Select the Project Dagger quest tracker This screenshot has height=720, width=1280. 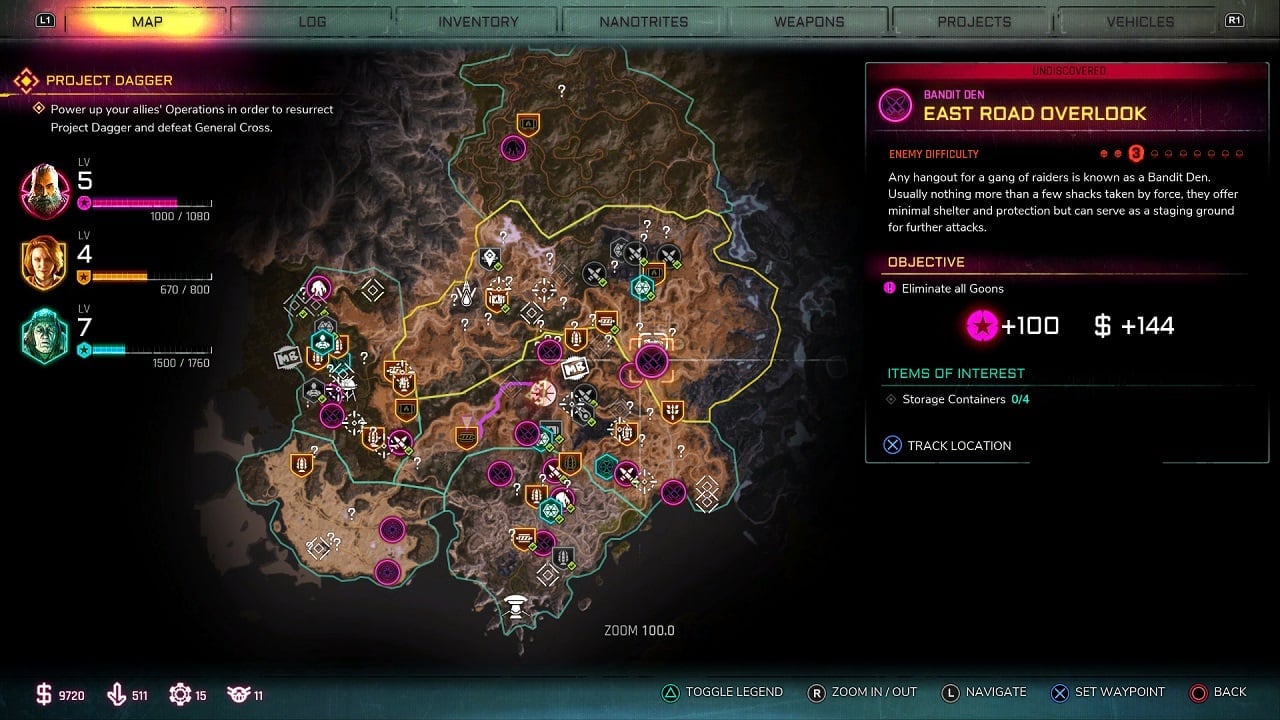[x=109, y=80]
